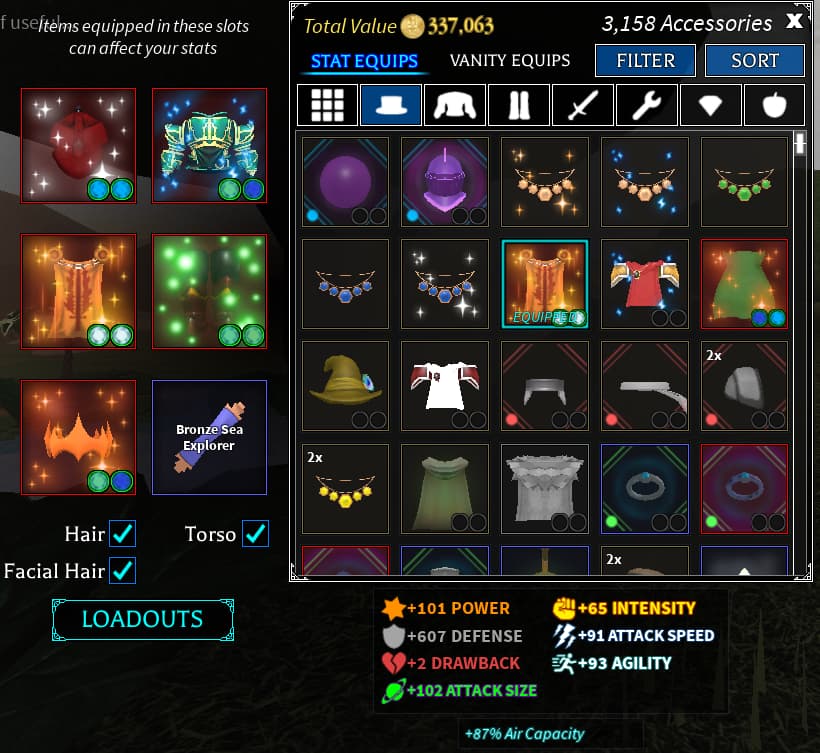Click the equipped orange crown slot
The width and height of the screenshot is (820, 753).
pyautogui.click(x=78, y=438)
